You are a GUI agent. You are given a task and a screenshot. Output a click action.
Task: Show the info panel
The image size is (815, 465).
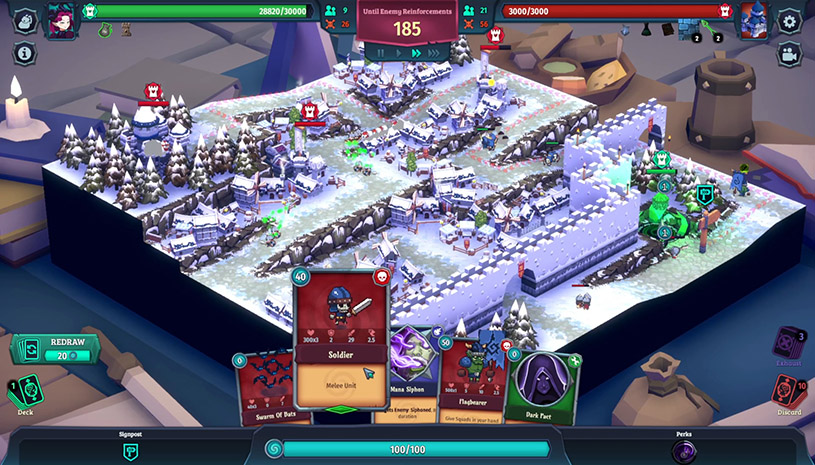(x=25, y=53)
